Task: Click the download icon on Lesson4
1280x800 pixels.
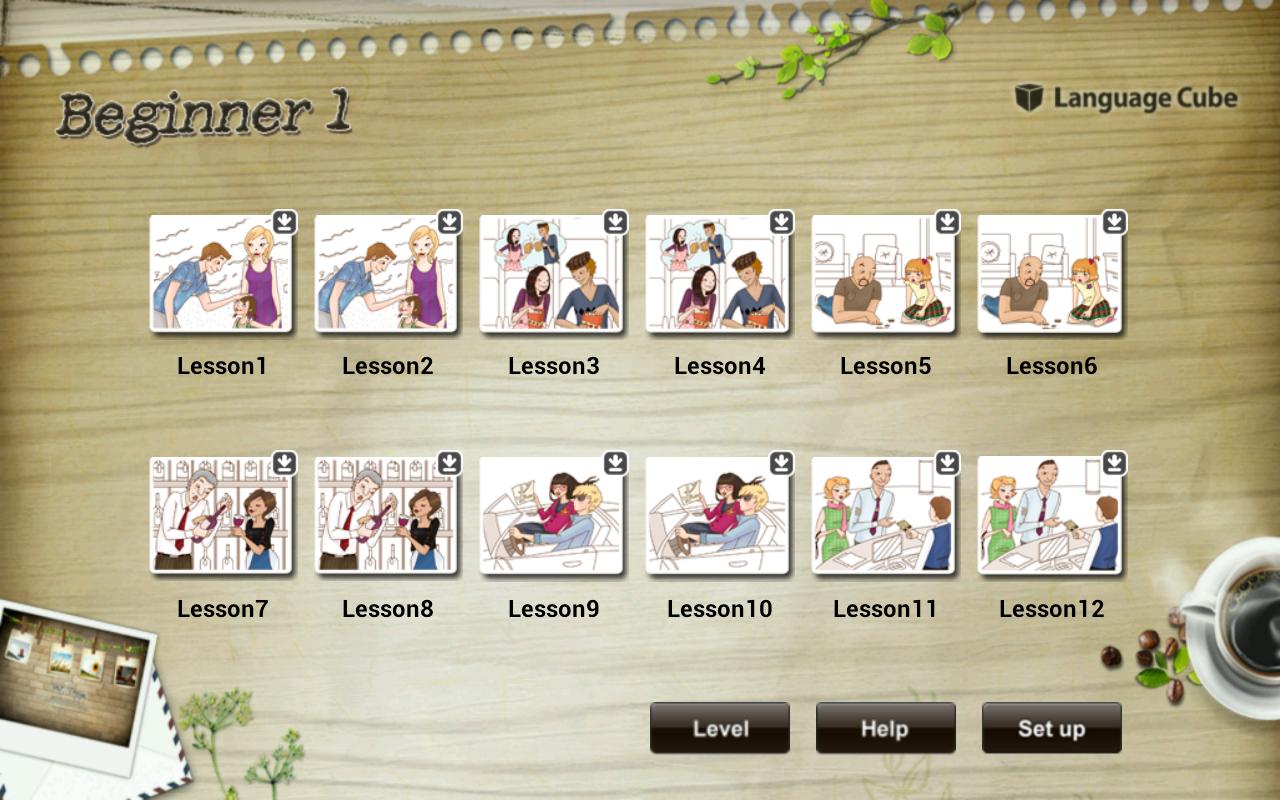Action: (x=780, y=224)
